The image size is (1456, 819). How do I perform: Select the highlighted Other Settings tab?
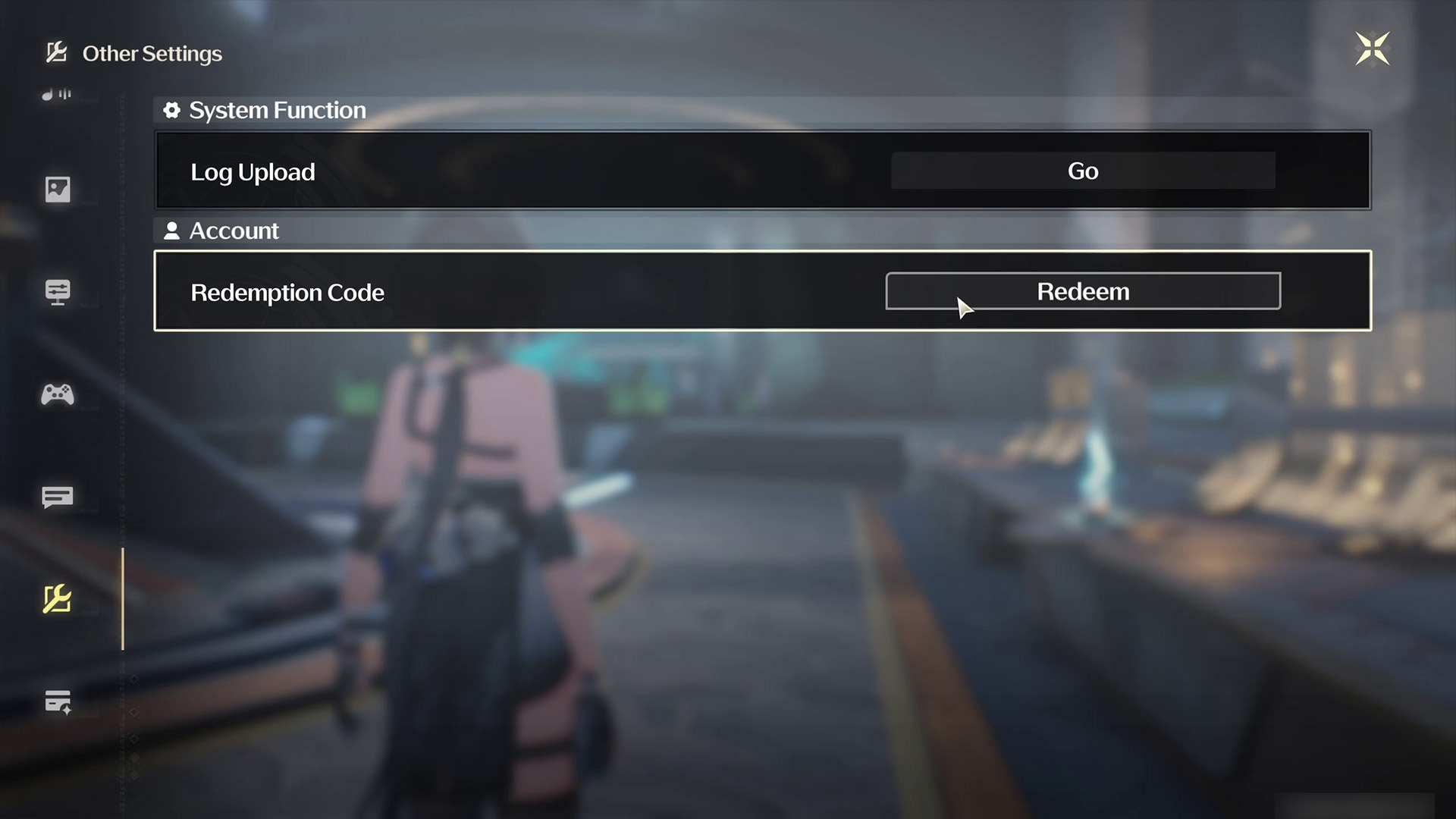(x=57, y=599)
